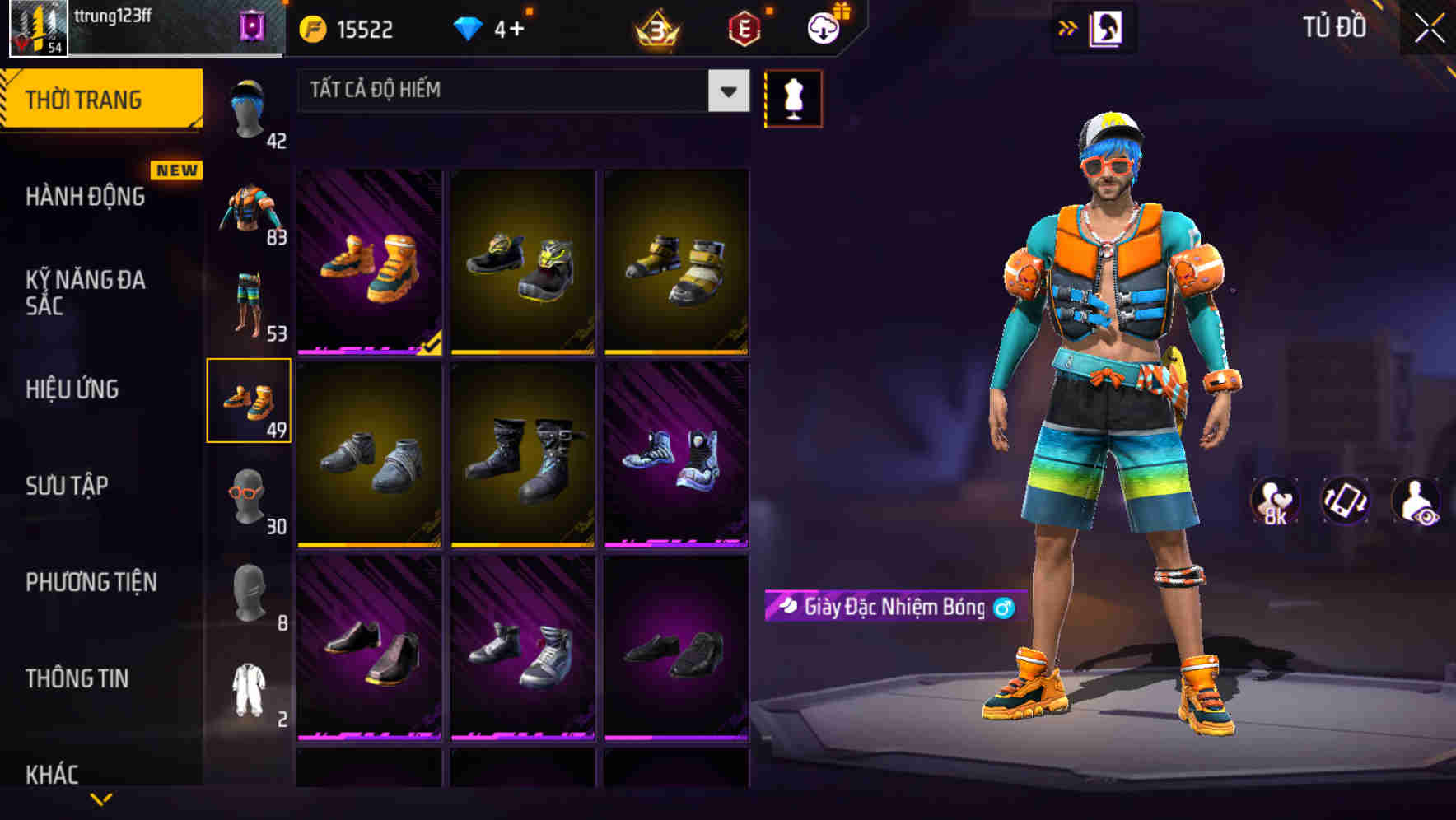
Task: Open the TẤT CẢ ĐỘ HIẾM rarity dropdown
Action: (522, 91)
